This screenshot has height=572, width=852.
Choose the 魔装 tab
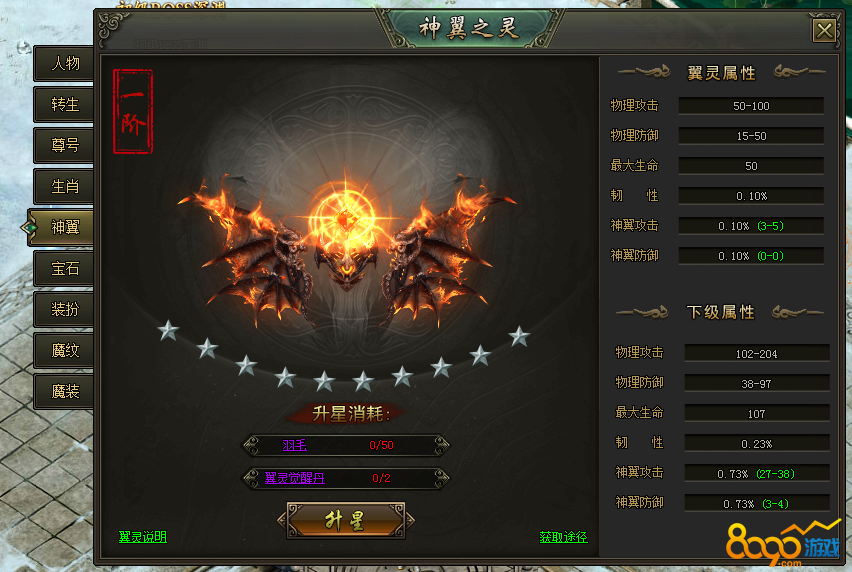point(65,391)
